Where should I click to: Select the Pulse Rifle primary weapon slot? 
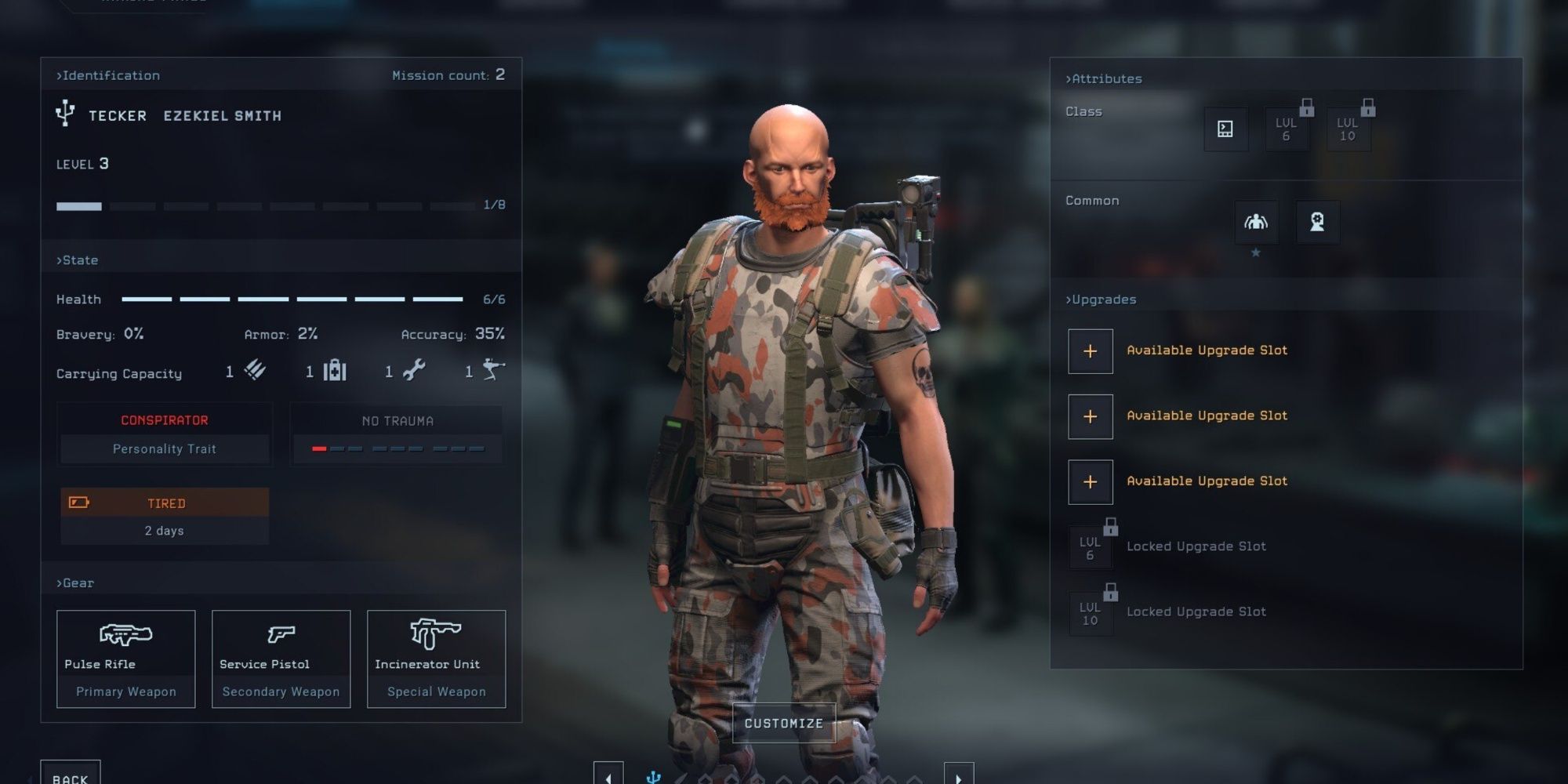click(x=125, y=659)
